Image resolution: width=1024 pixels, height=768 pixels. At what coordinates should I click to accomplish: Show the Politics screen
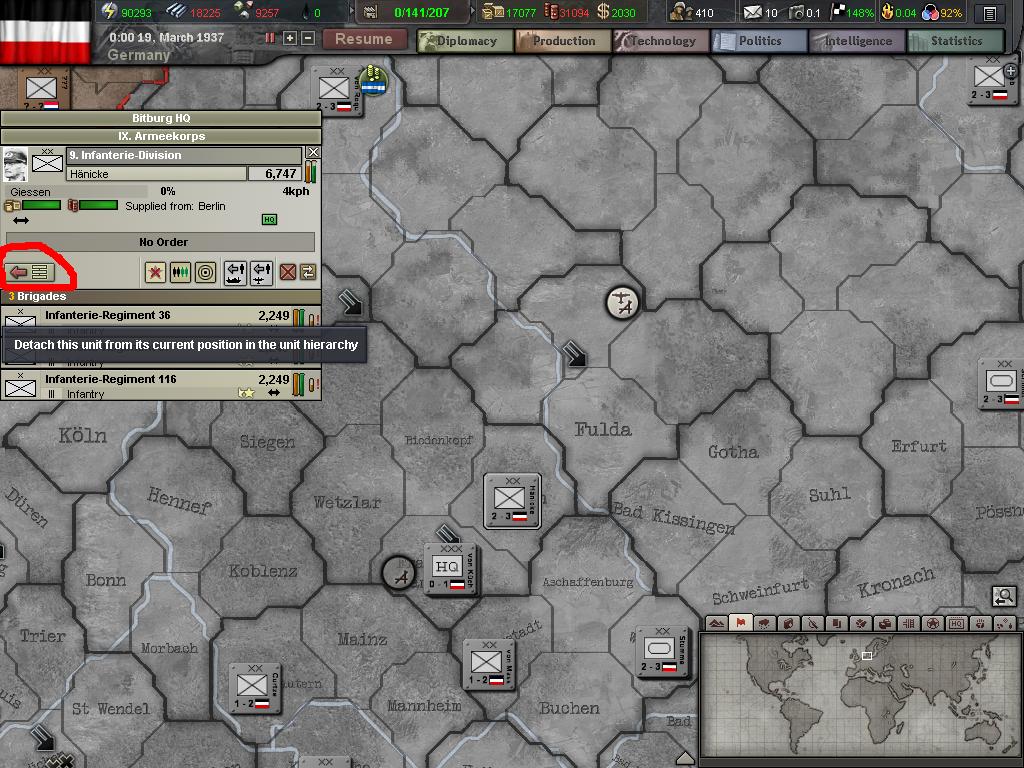(760, 41)
